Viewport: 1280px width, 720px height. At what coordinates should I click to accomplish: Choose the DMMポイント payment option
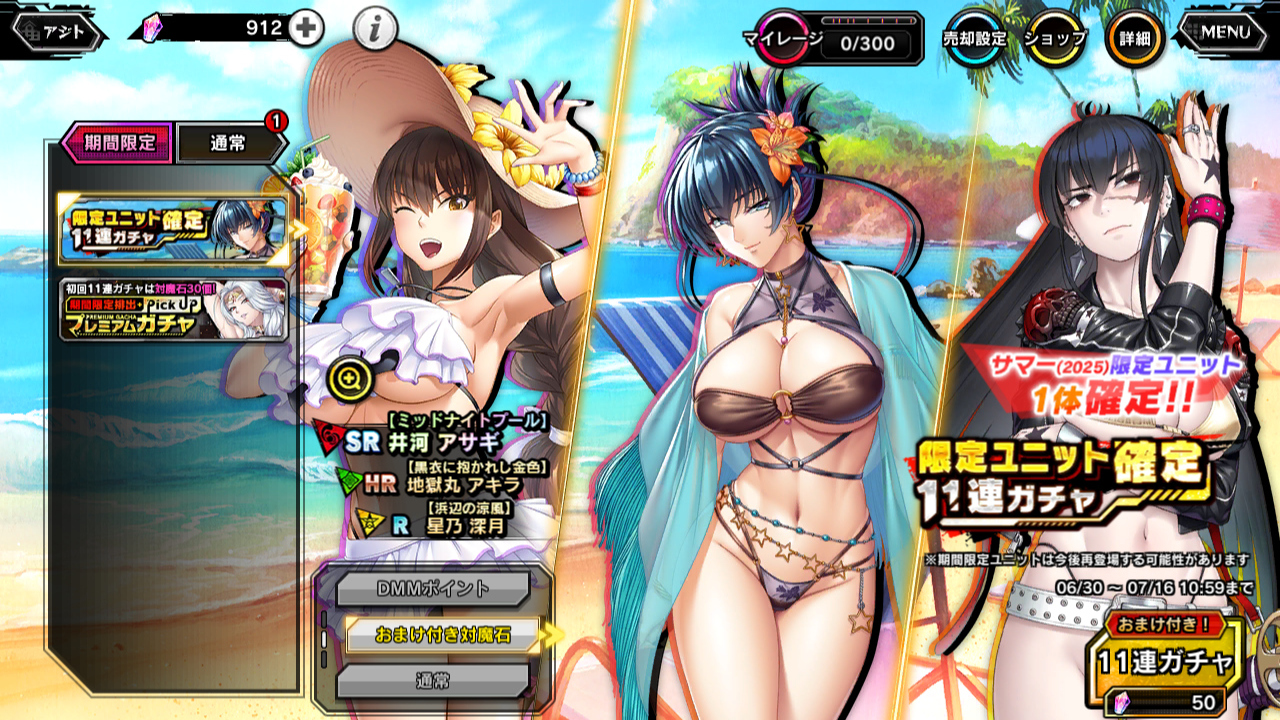pos(432,589)
